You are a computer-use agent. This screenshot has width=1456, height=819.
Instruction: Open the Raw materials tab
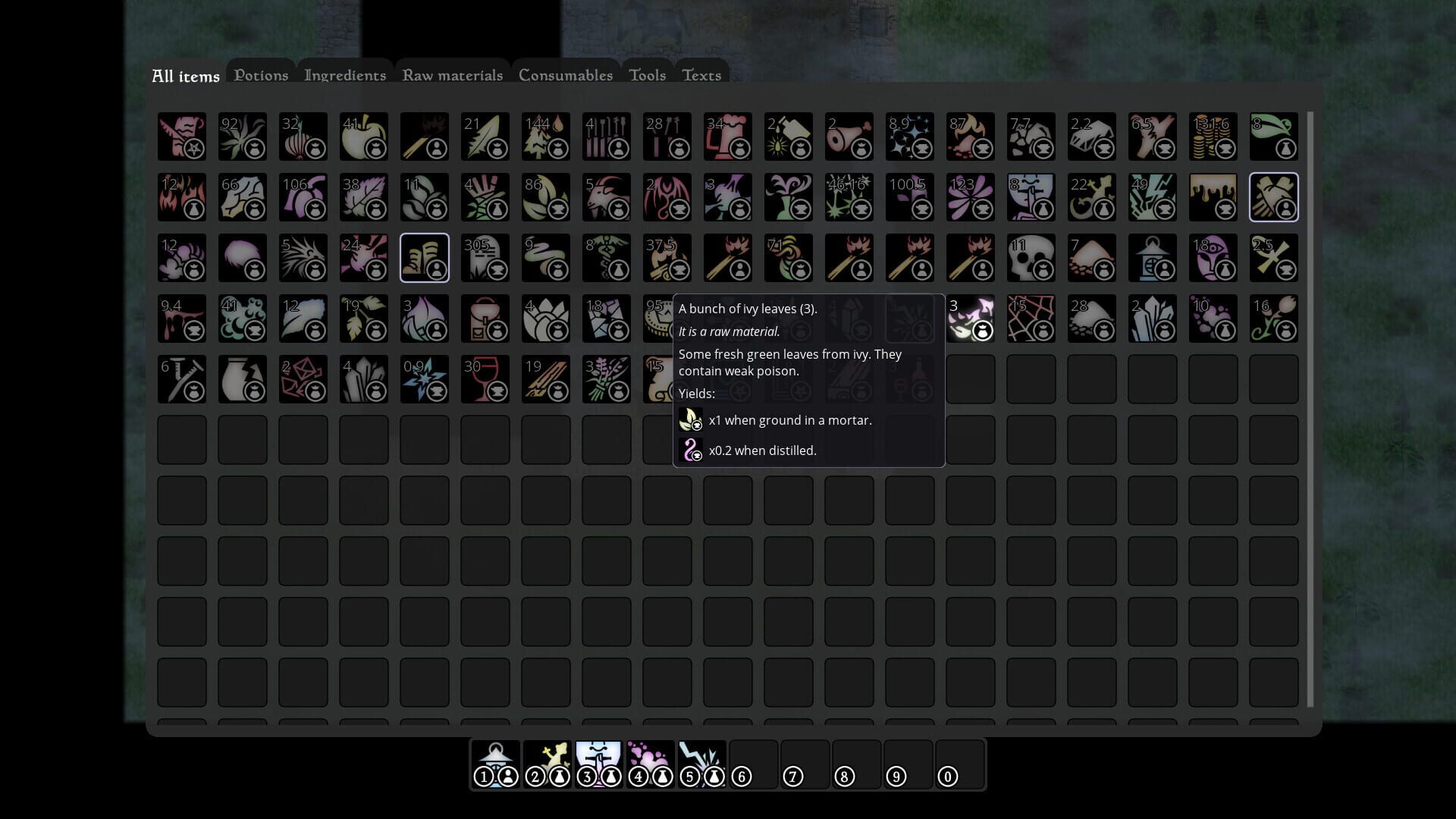coord(452,75)
